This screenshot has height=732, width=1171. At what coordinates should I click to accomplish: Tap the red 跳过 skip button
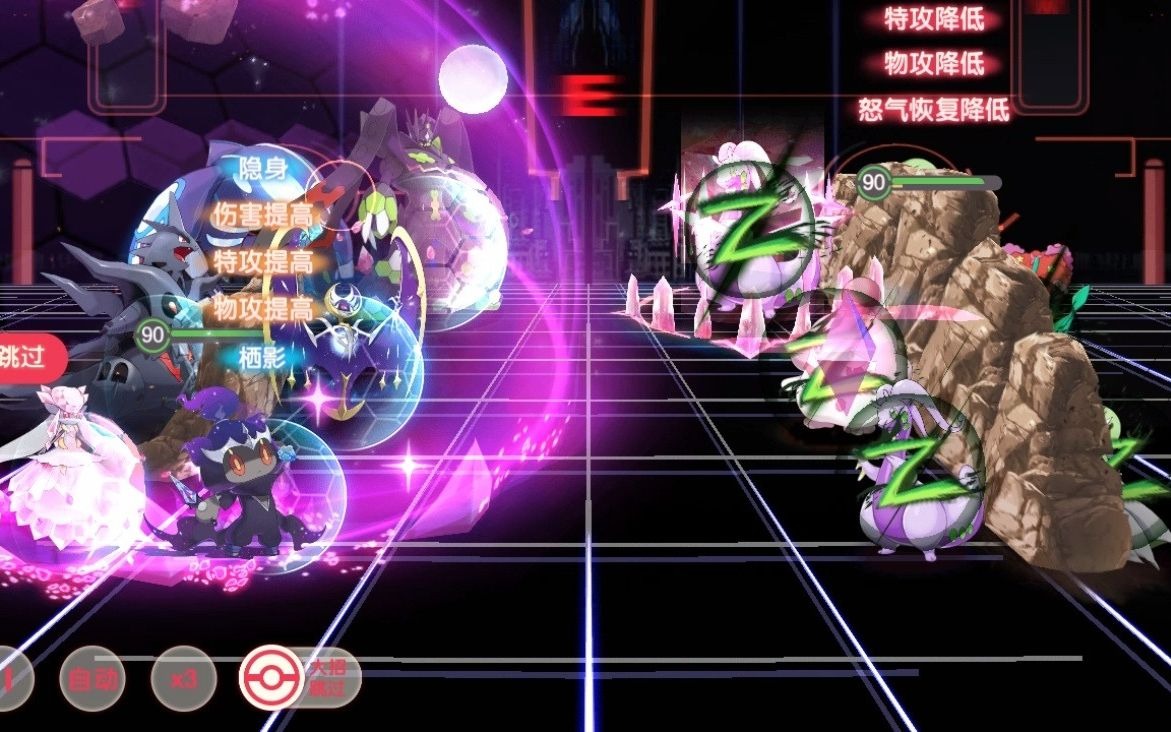tap(28, 357)
